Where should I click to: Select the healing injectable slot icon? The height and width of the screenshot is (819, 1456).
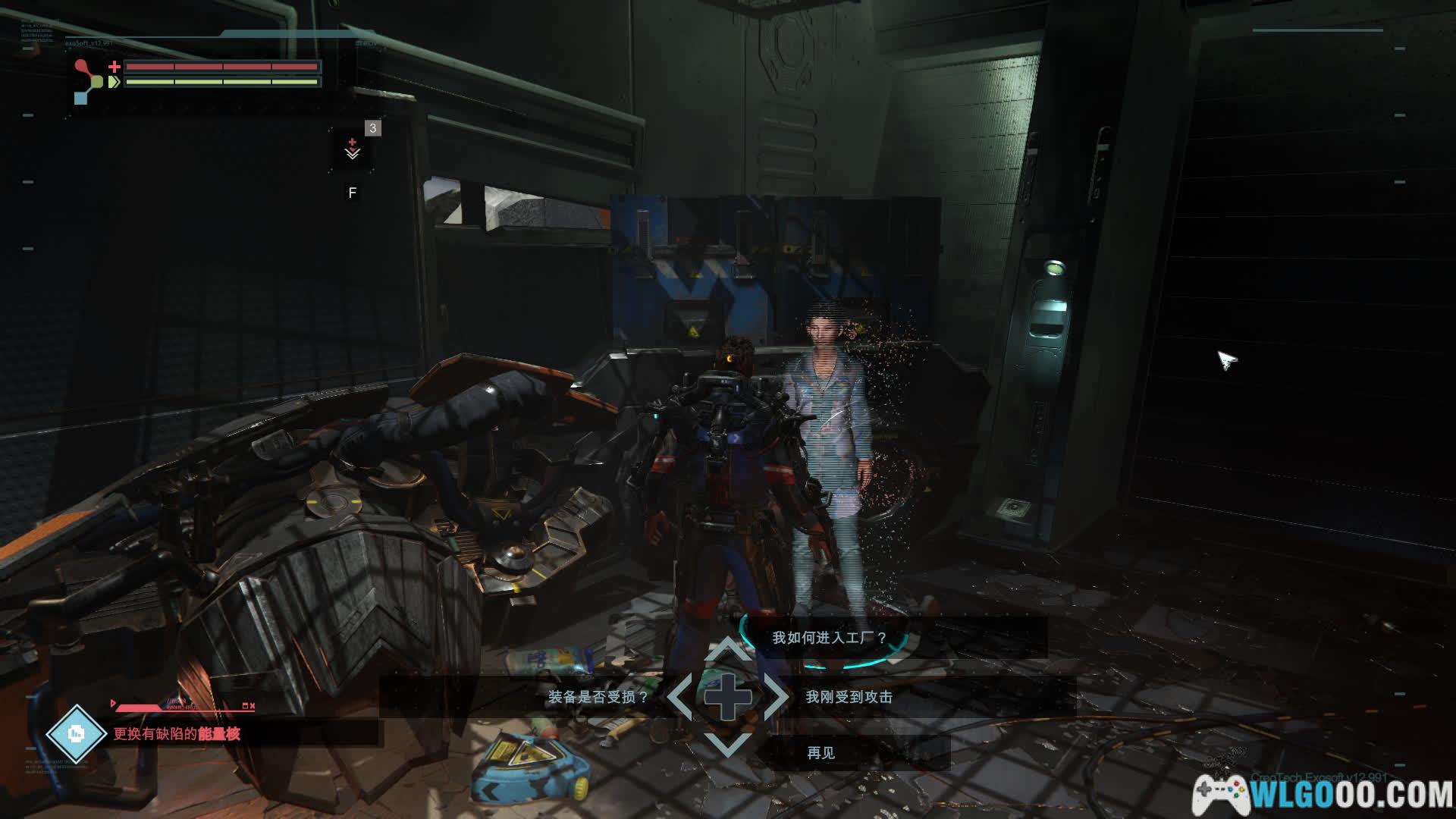coord(353,149)
